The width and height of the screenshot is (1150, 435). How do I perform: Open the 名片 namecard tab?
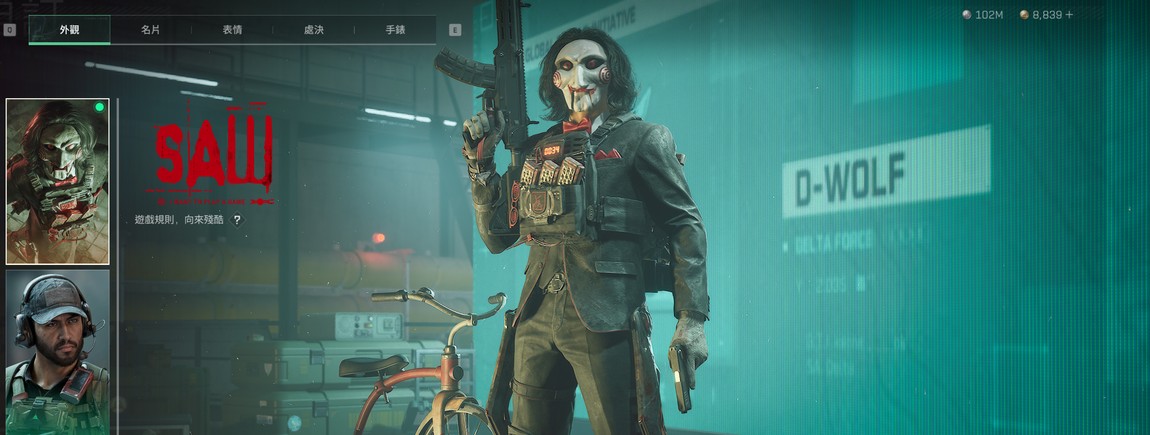click(x=150, y=30)
